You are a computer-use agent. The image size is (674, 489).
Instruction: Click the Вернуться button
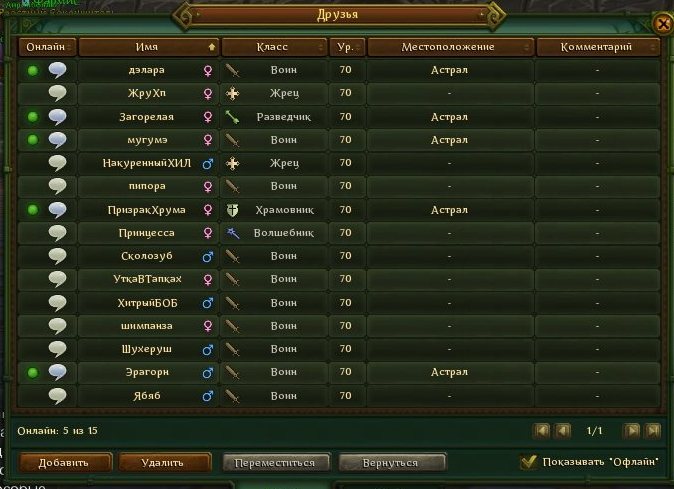(391, 462)
